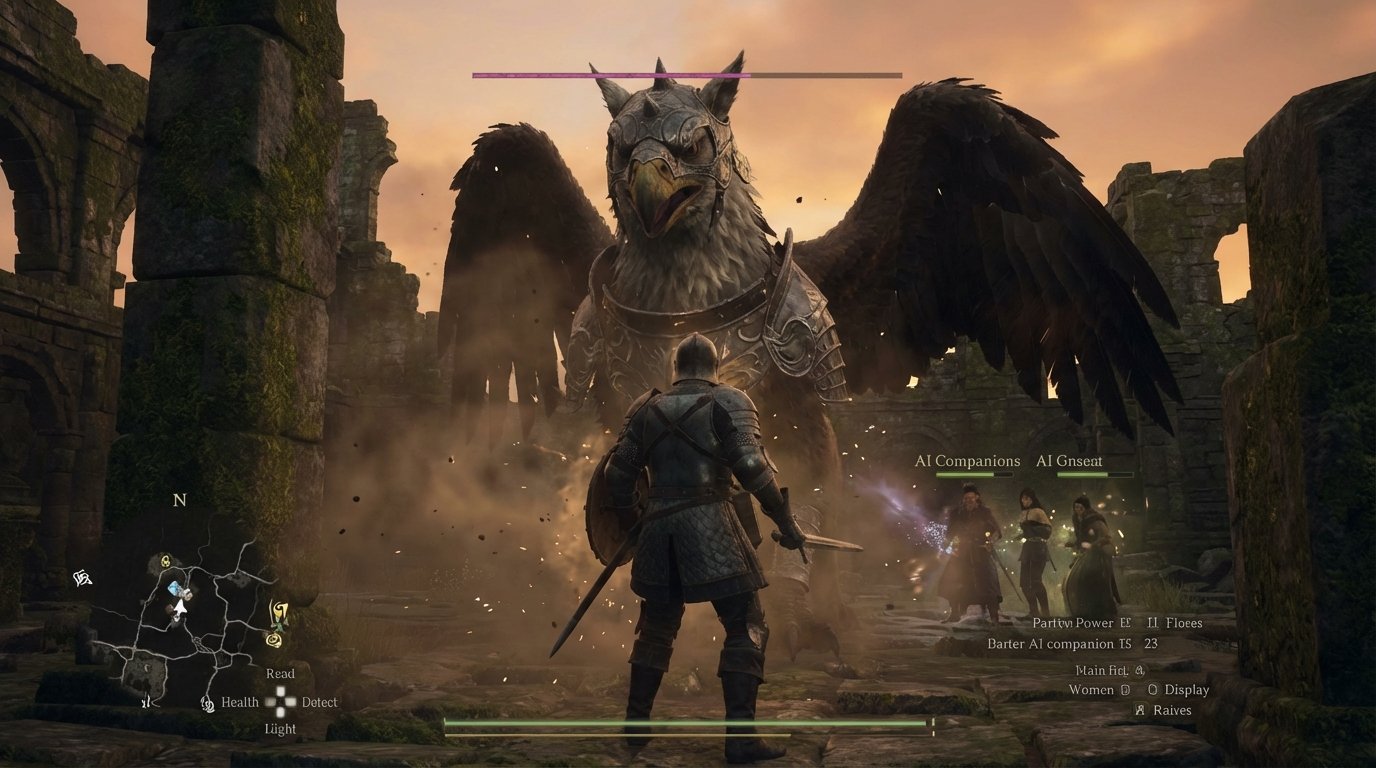
Task: Toggle Detect on the D-pad control
Action: pyautogui.click(x=320, y=703)
